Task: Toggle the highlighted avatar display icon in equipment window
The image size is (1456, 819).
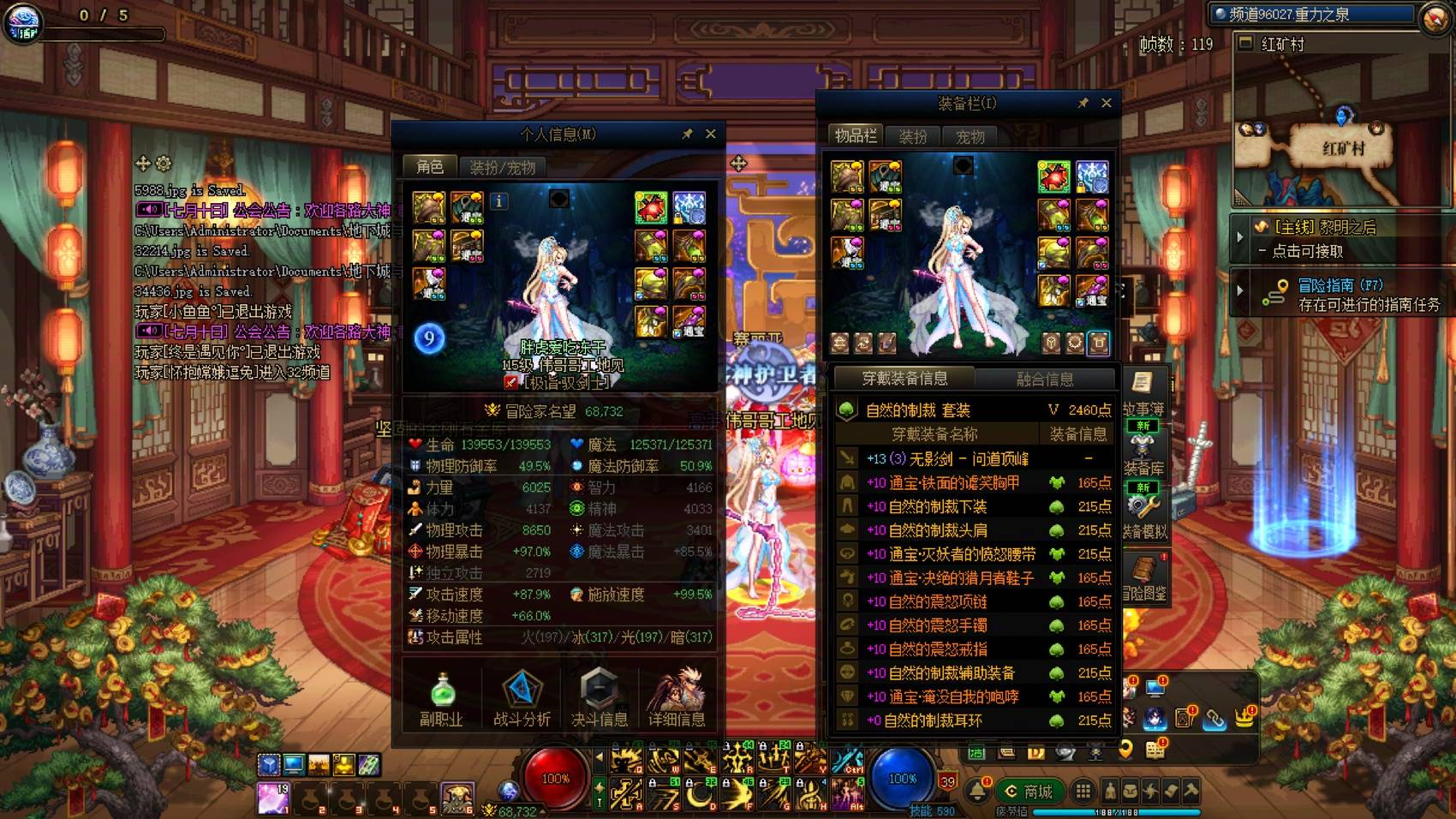Action: click(x=1099, y=342)
